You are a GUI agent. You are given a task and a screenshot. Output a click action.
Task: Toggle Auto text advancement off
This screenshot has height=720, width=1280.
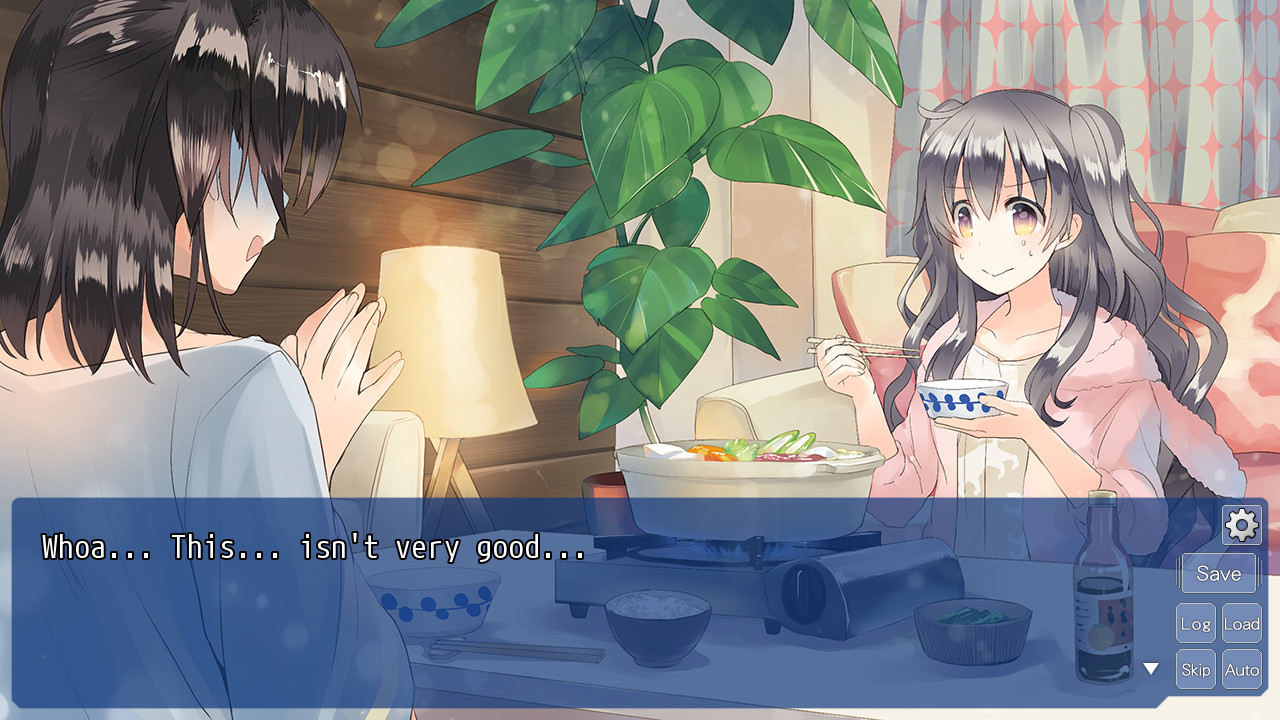[1242, 669]
